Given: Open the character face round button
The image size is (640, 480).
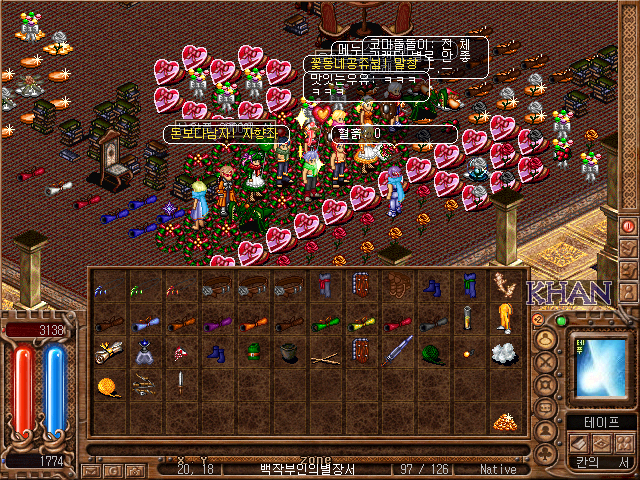Looking at the screenshot, I should coord(547,337).
